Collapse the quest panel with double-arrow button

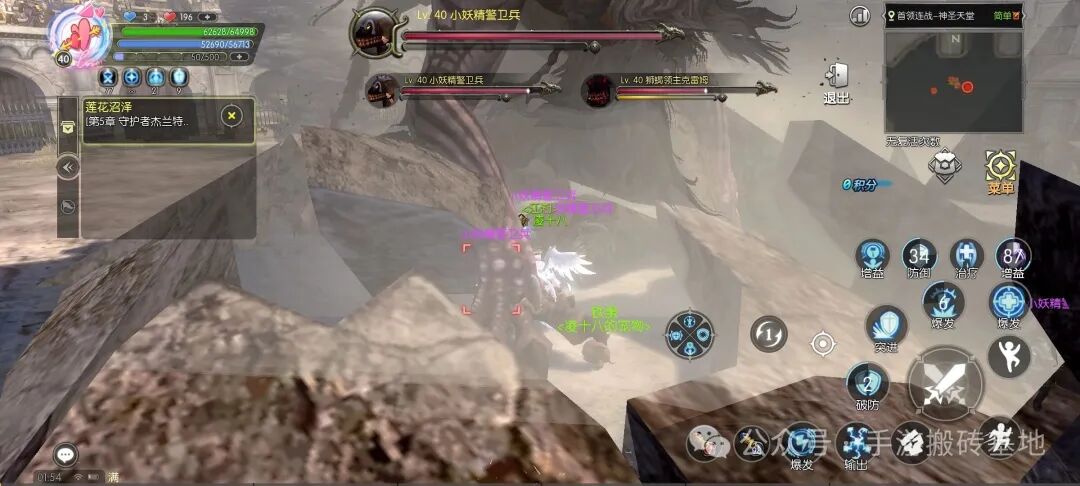tap(68, 167)
